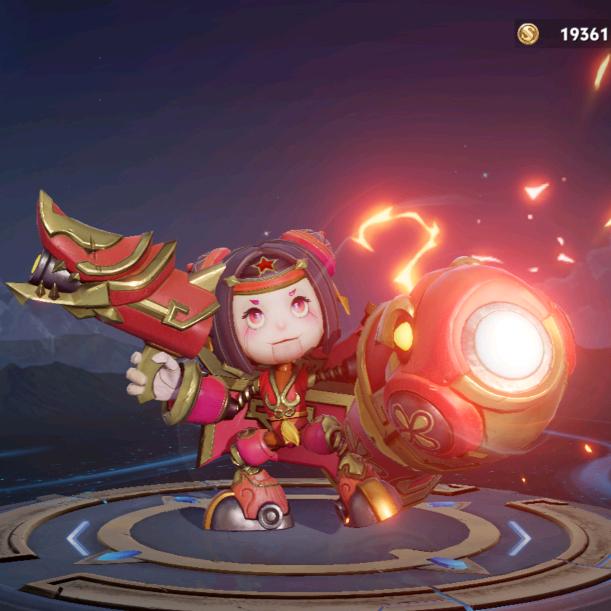The height and width of the screenshot is (611, 611).
Task: Click the left arrow to view previous skin
Action: (x=78, y=538)
